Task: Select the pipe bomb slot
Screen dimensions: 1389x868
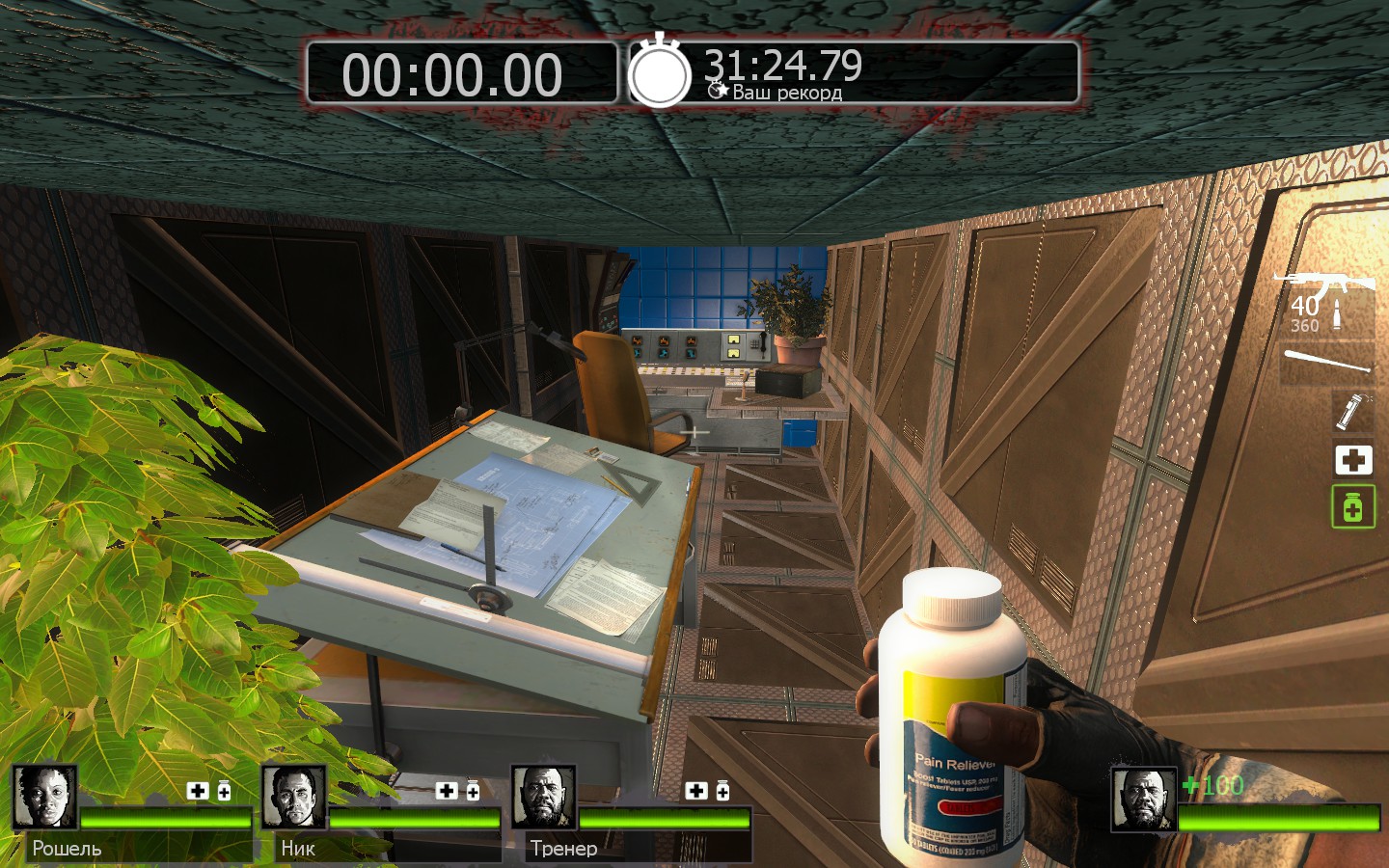Action: (x=1350, y=411)
